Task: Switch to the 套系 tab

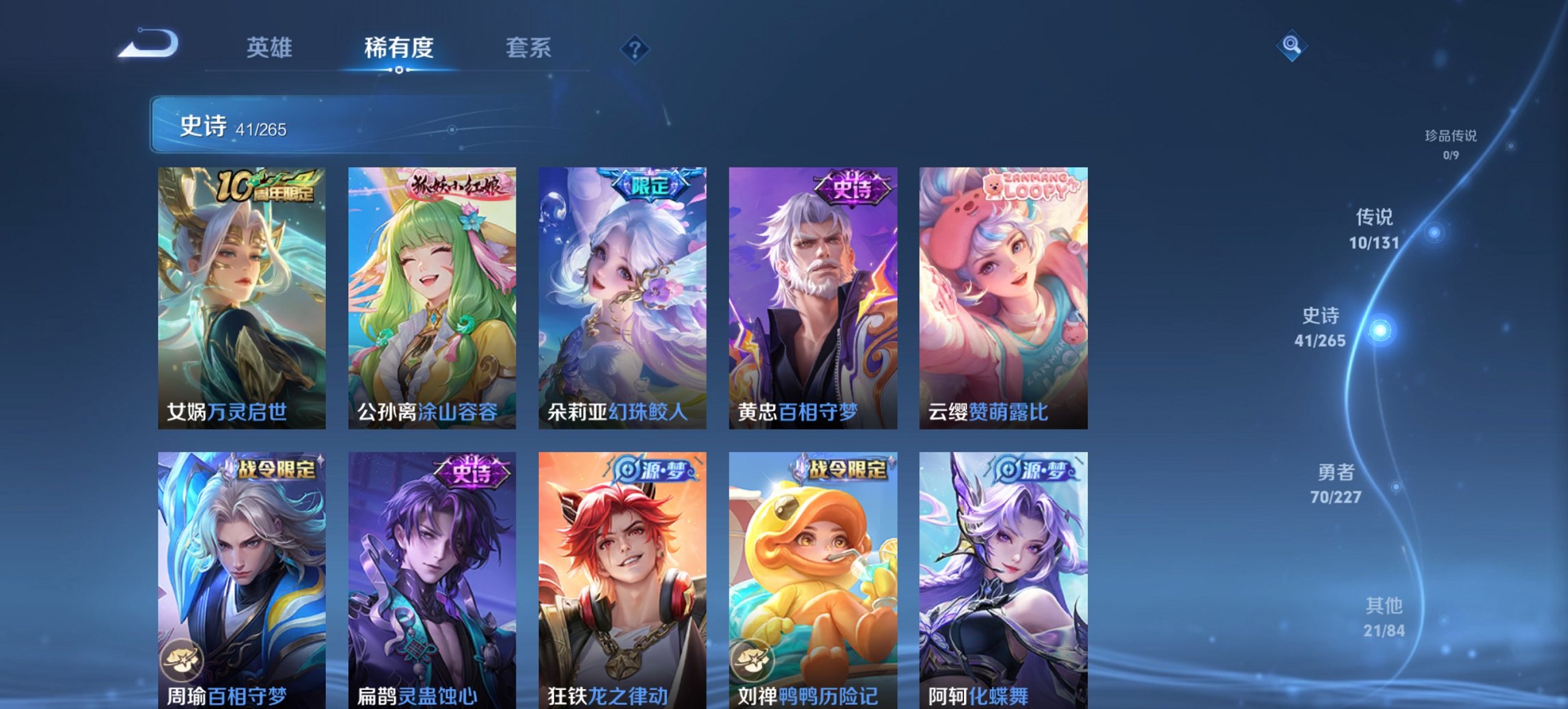Action: [x=529, y=48]
